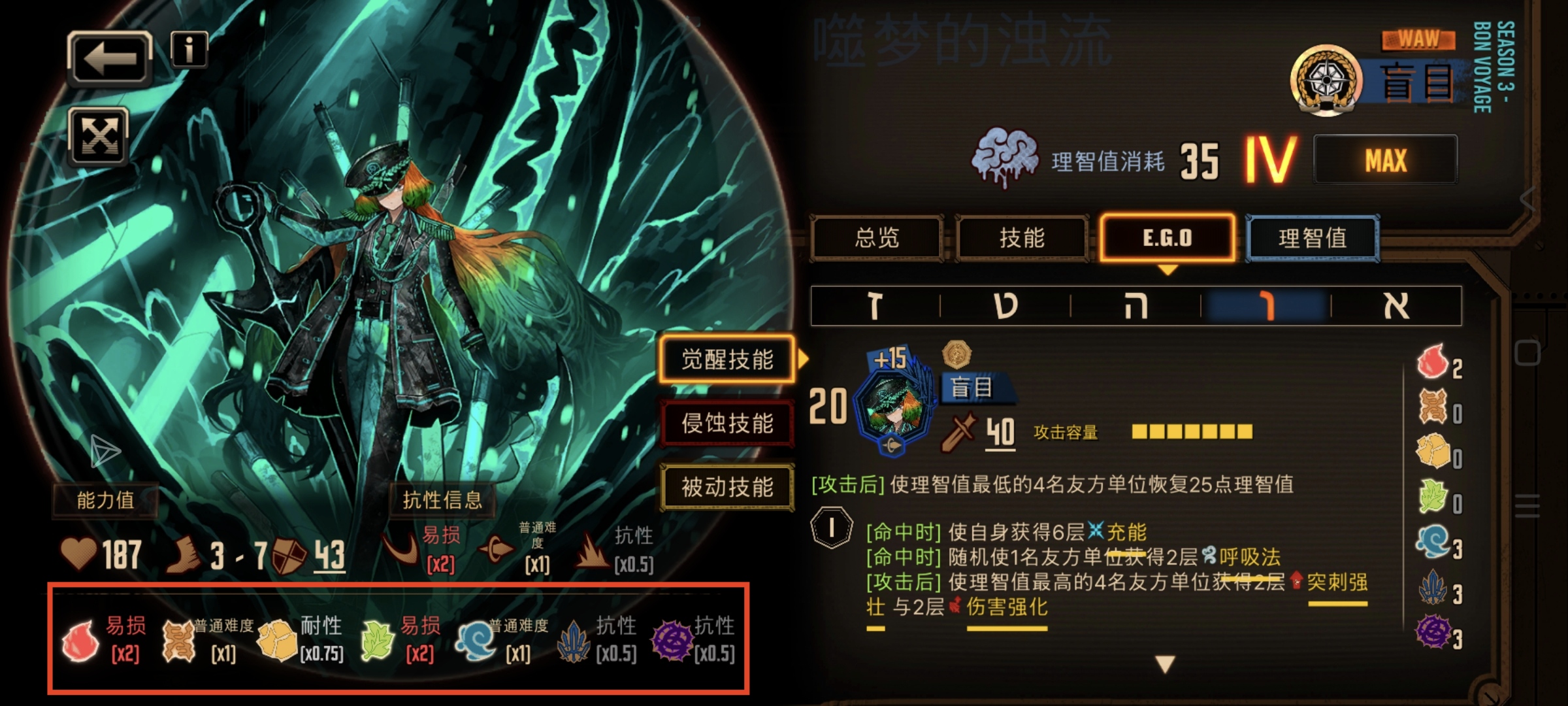1568x706 pixels.
Task: Choose the ZAYIN E.G.O slot
Action: pos(875,306)
